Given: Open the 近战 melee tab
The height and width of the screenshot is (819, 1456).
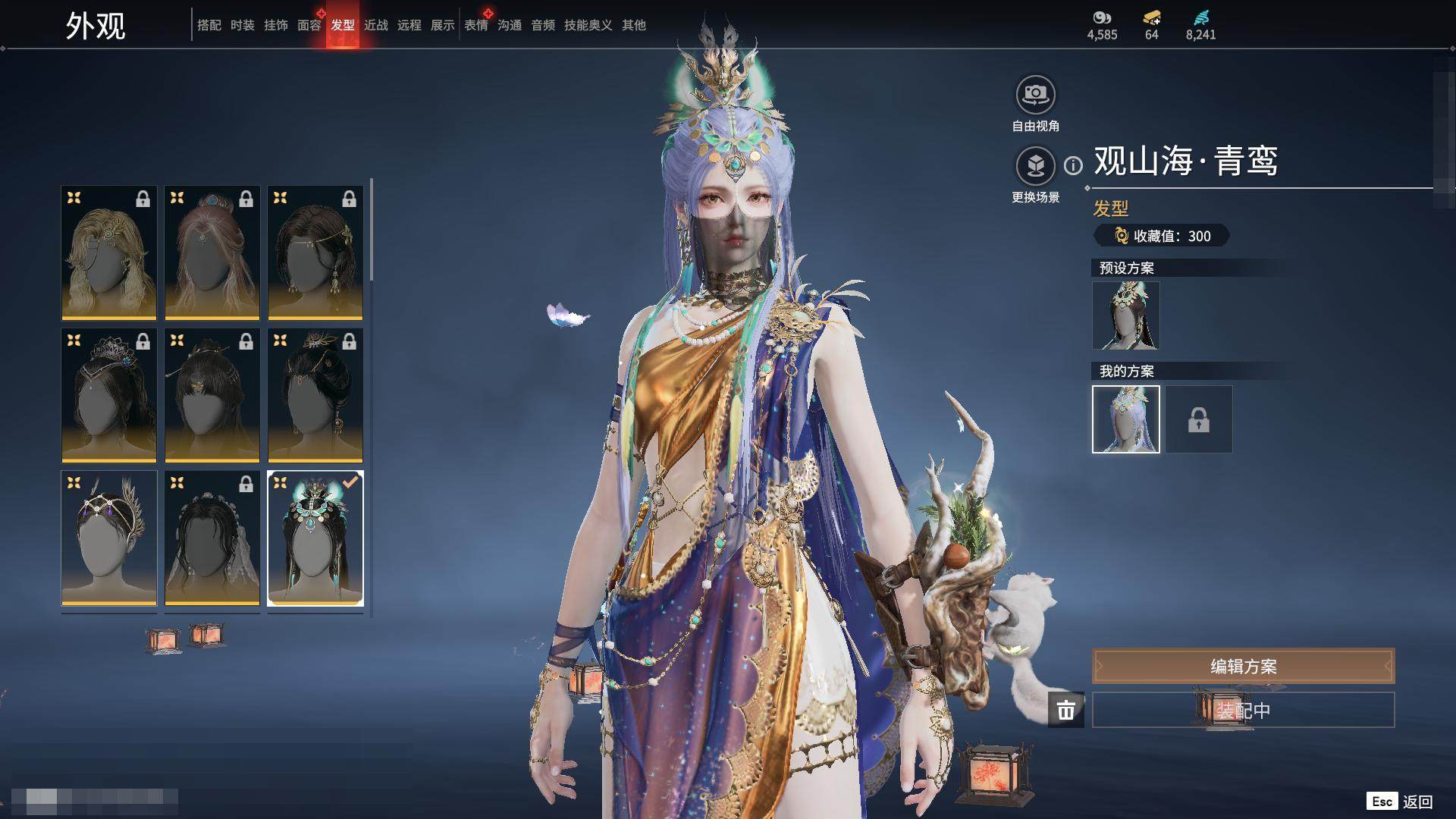Looking at the screenshot, I should click(376, 25).
